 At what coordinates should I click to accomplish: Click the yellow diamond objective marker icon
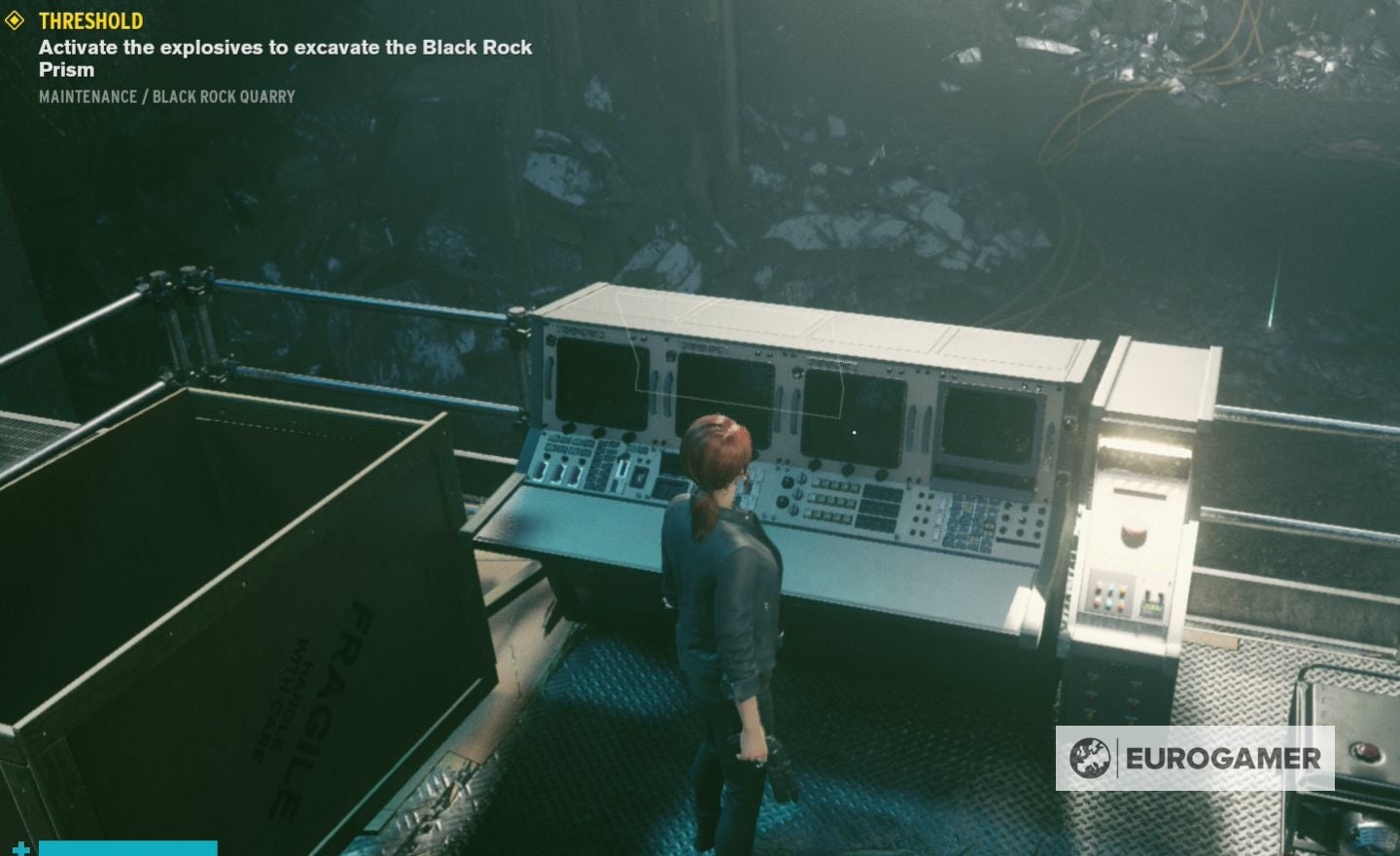15,19
